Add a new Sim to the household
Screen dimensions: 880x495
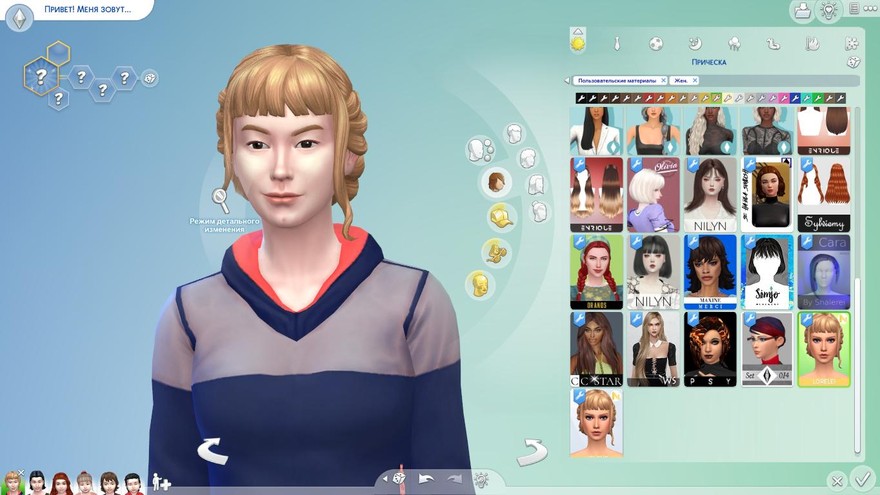click(160, 483)
